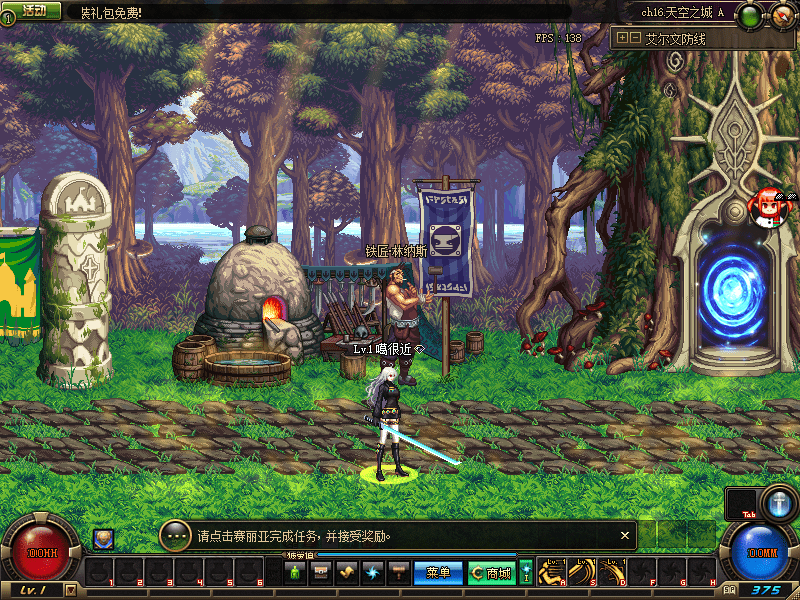The width and height of the screenshot is (800, 600).
Task: Click the yellow chat bubble icon on hint bar
Action: (175, 536)
